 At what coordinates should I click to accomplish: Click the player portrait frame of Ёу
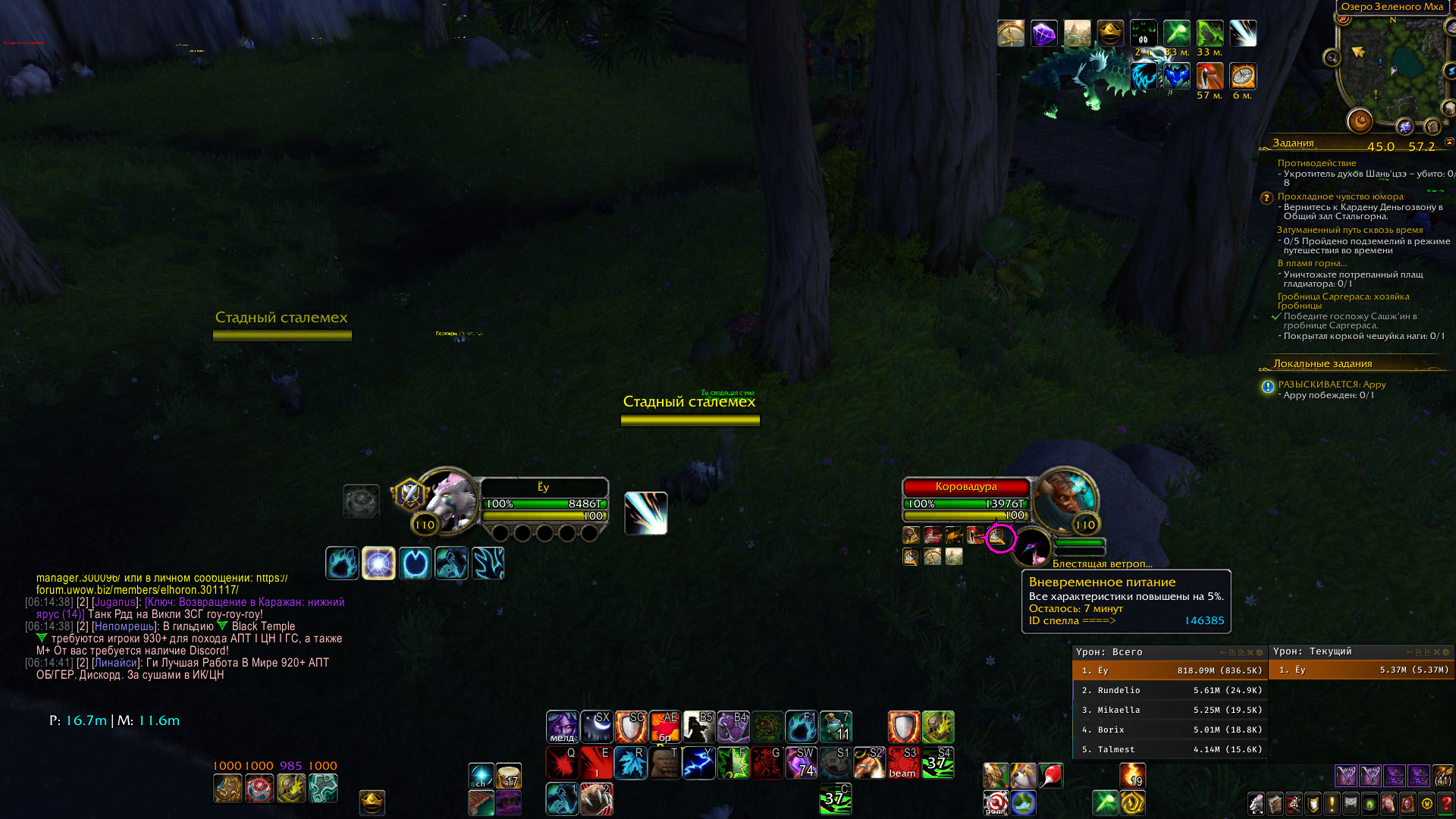(x=447, y=500)
